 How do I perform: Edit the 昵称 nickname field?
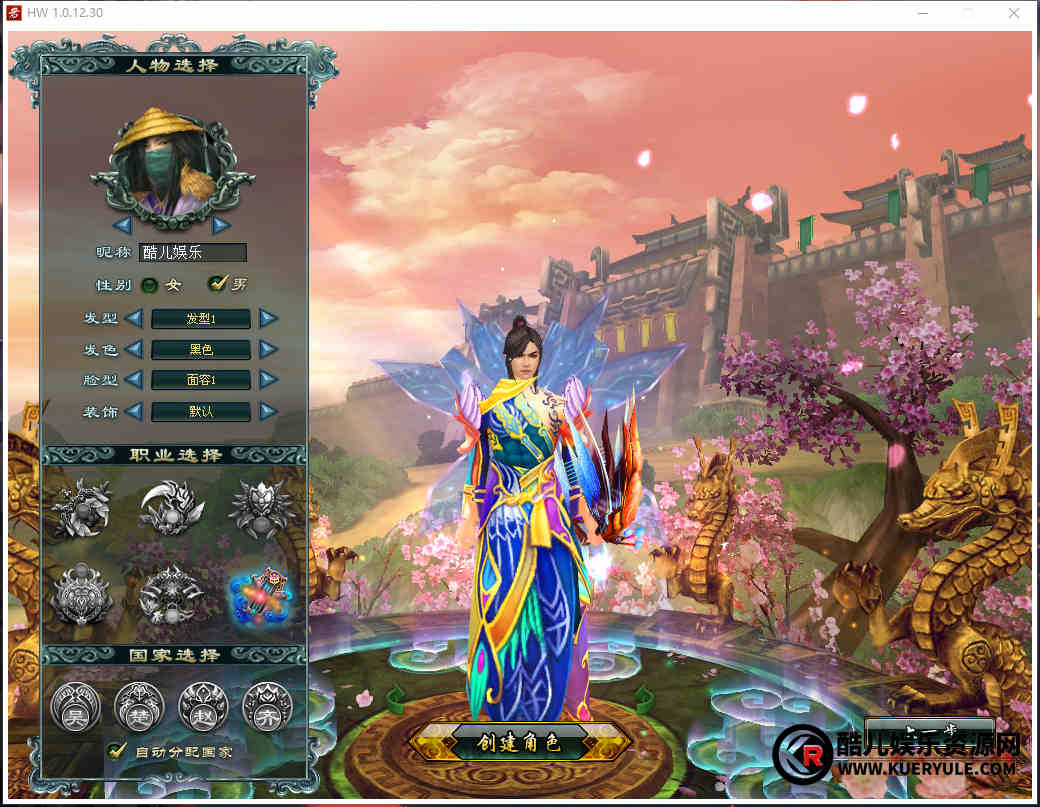click(x=192, y=253)
